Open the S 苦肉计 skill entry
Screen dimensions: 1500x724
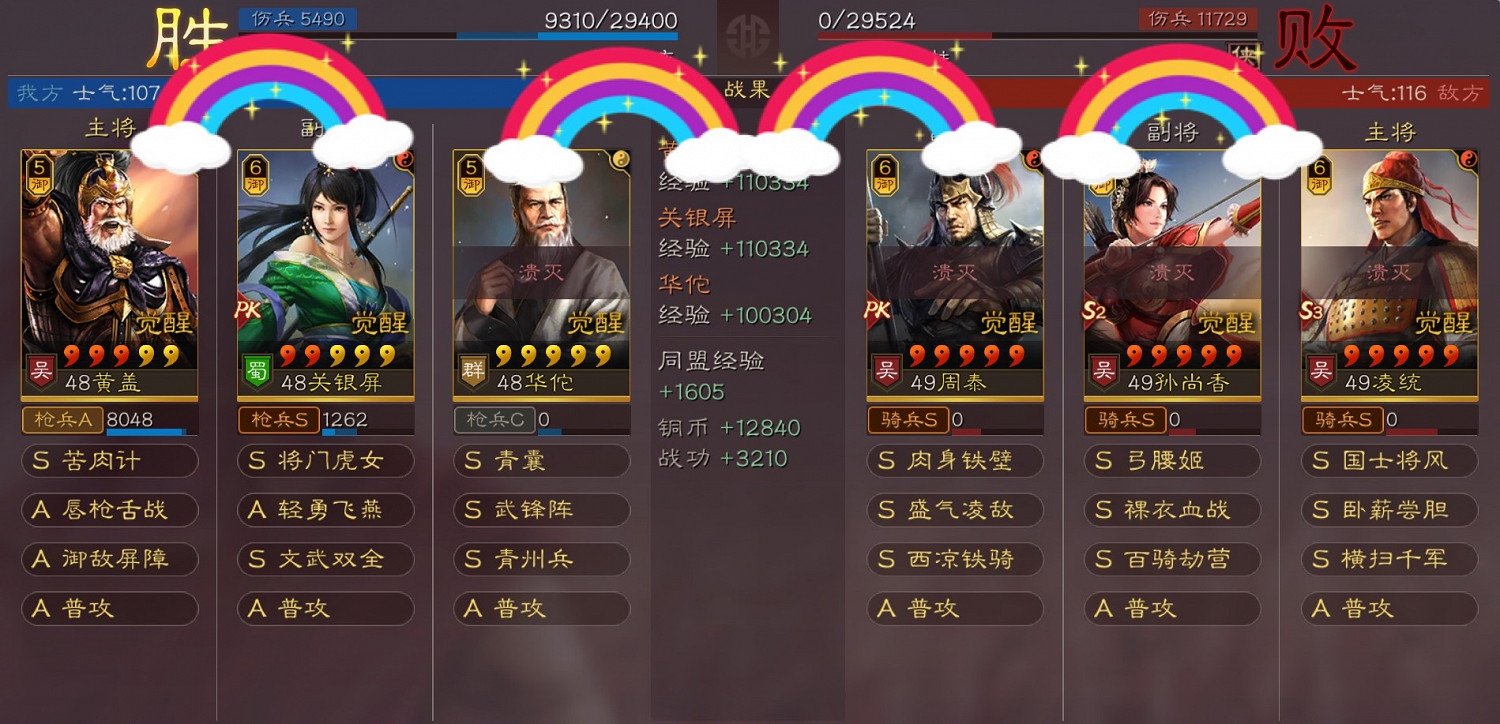pos(110,461)
